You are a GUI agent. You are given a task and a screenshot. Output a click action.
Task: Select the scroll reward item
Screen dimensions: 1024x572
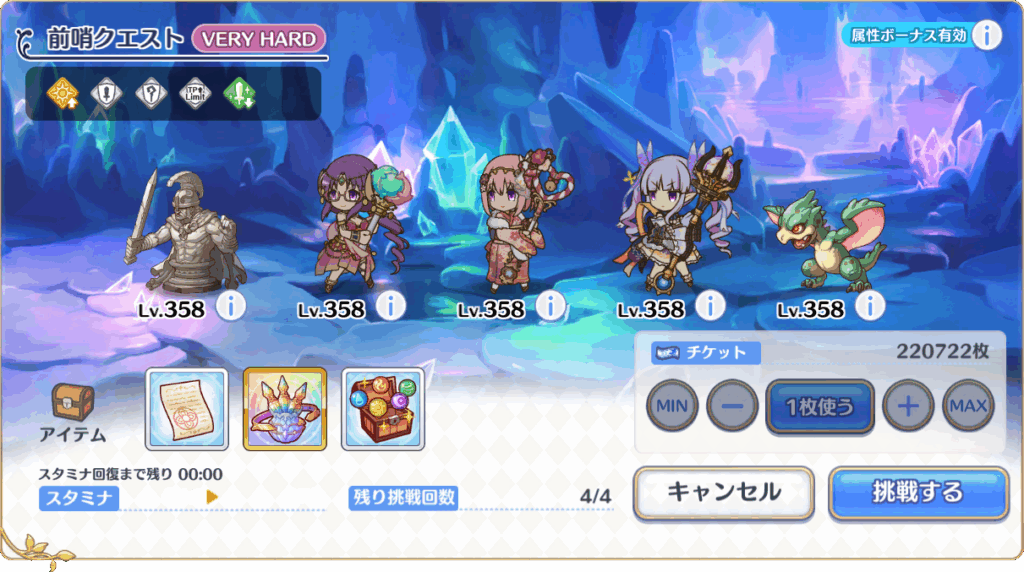(x=187, y=408)
